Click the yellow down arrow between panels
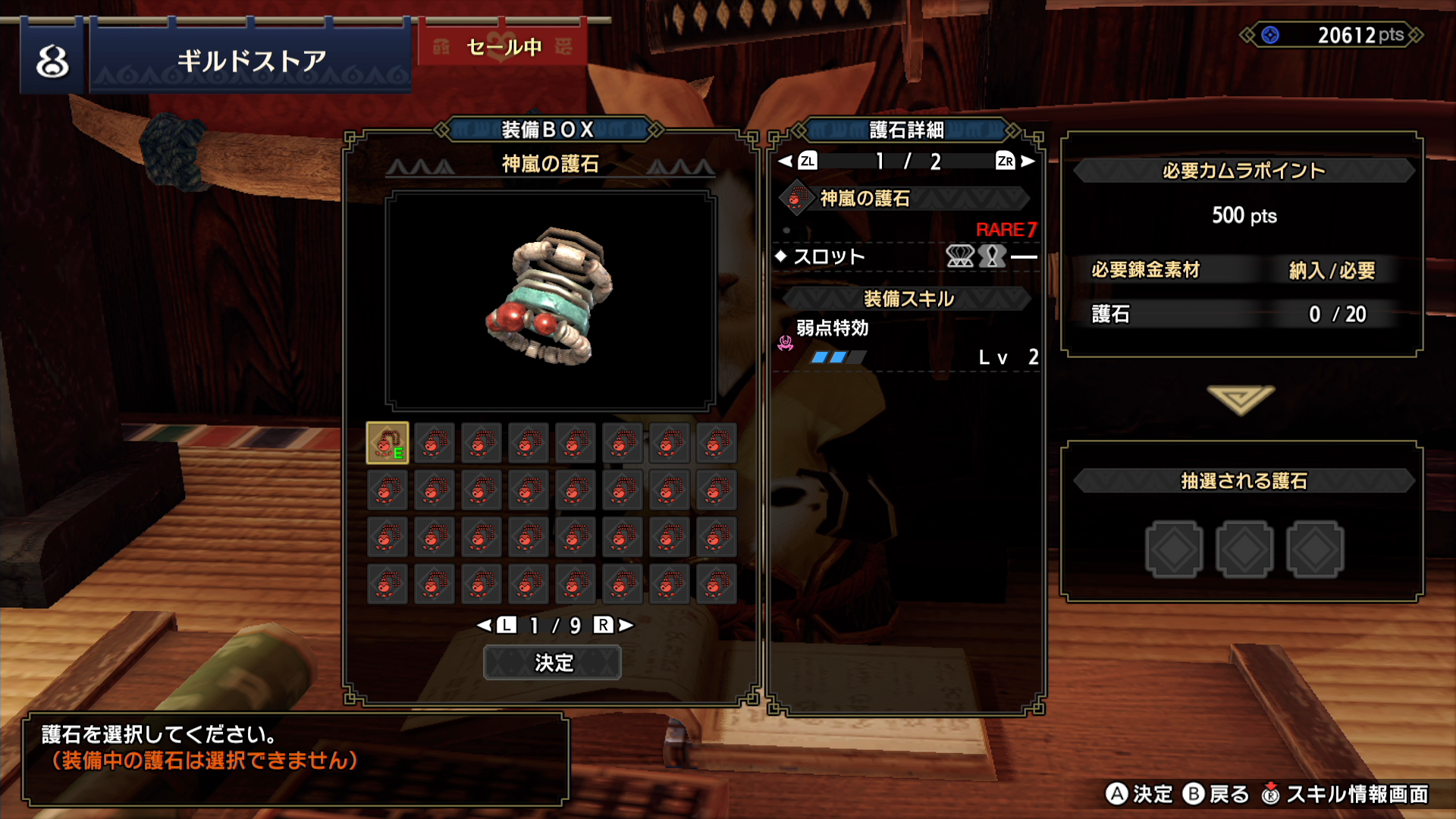This screenshot has height=819, width=1456. [x=1241, y=399]
